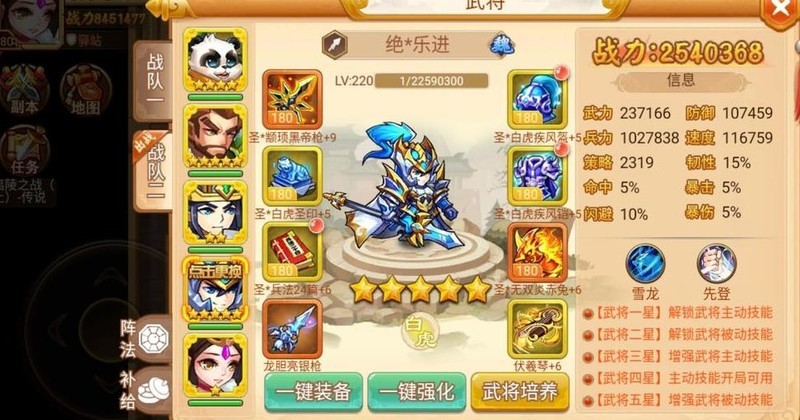View the 雪龙 skill icon
Screen dimensions: 800x420
coord(645,262)
